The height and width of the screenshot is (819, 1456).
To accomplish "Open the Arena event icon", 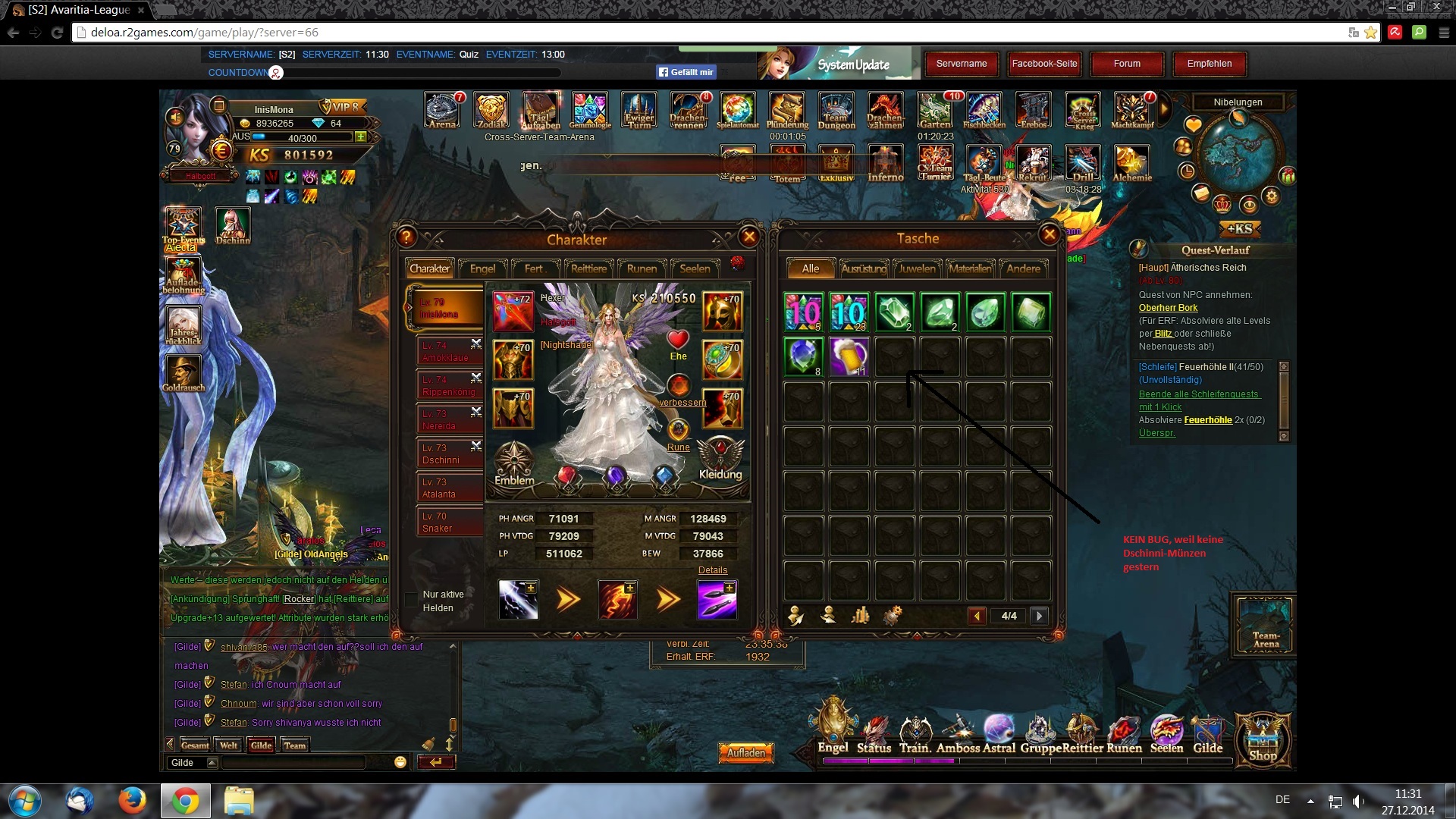I will [x=443, y=111].
